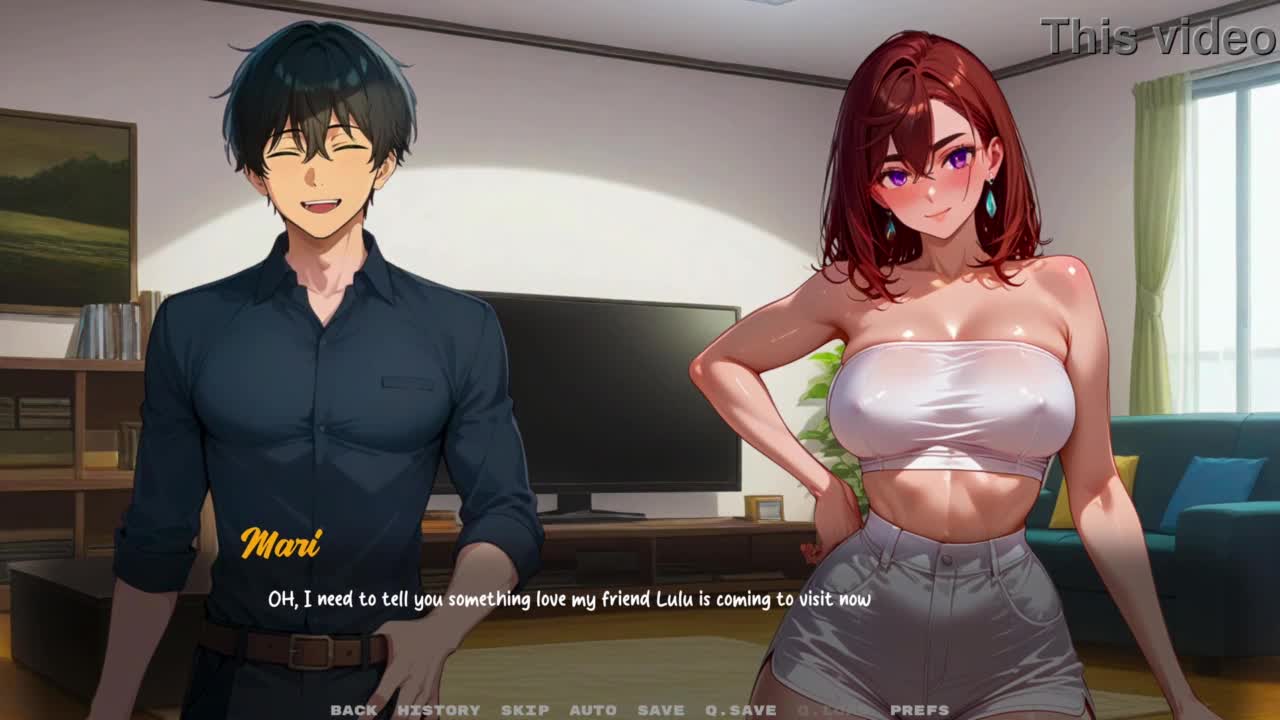The width and height of the screenshot is (1280, 720).
Task: Open the Prefs settings menu
Action: point(920,710)
